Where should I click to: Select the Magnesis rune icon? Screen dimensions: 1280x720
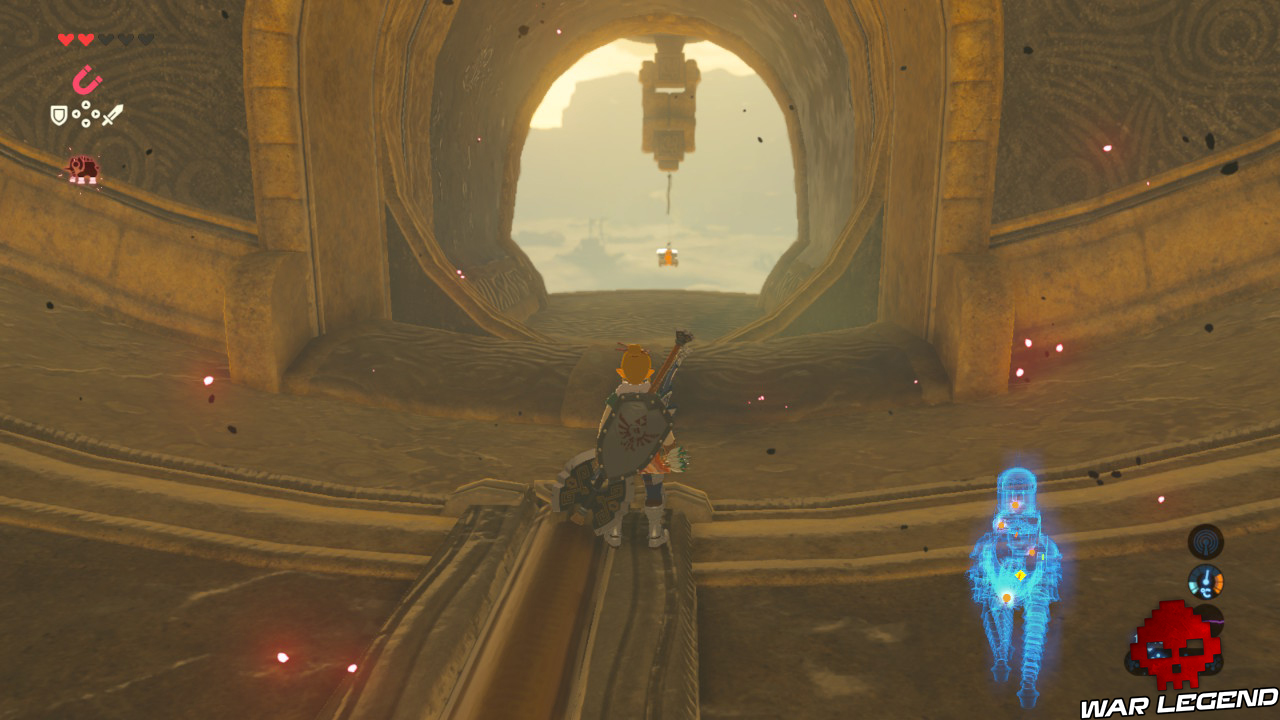[87, 80]
